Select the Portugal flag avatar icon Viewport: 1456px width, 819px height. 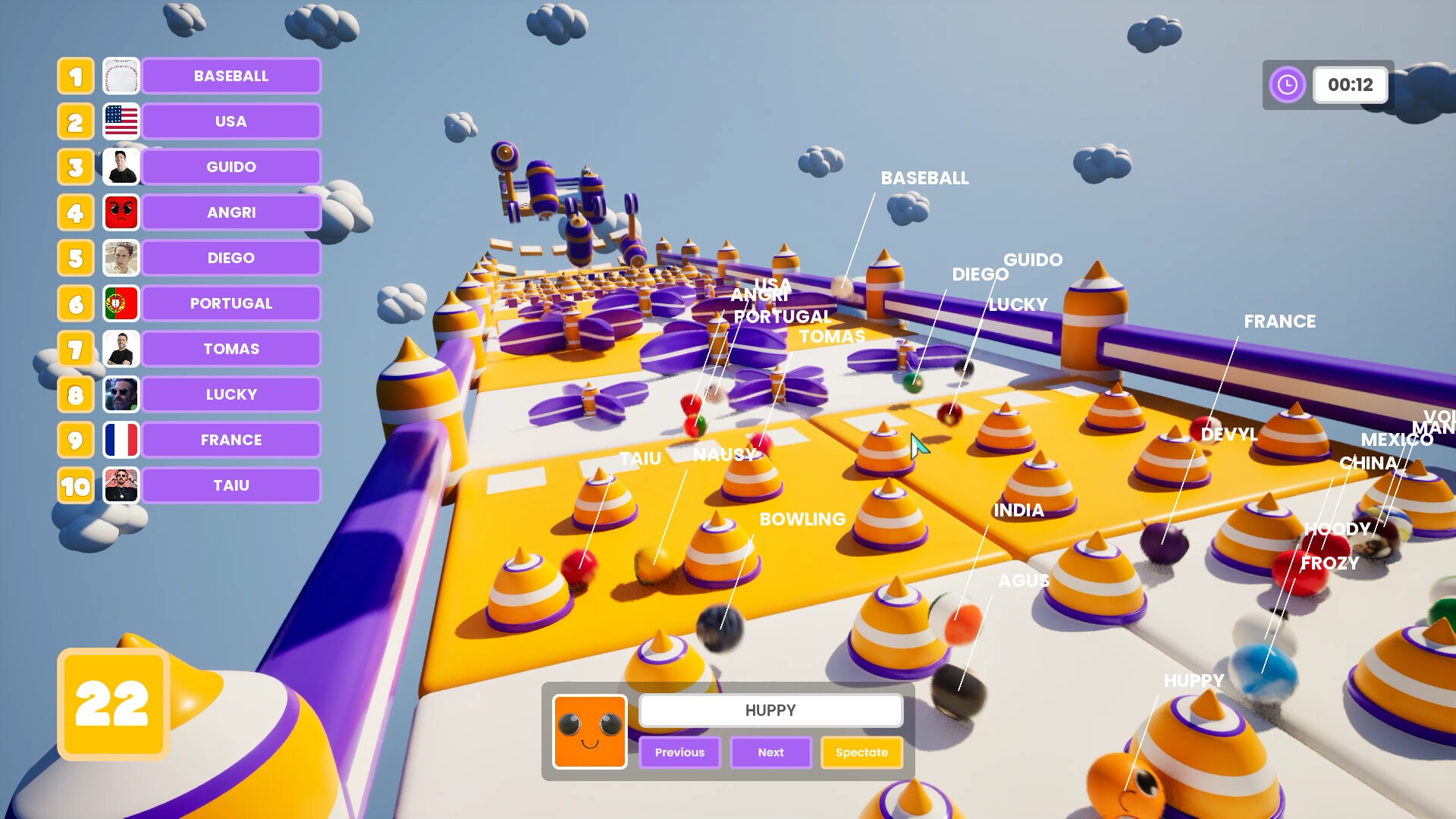pos(121,303)
